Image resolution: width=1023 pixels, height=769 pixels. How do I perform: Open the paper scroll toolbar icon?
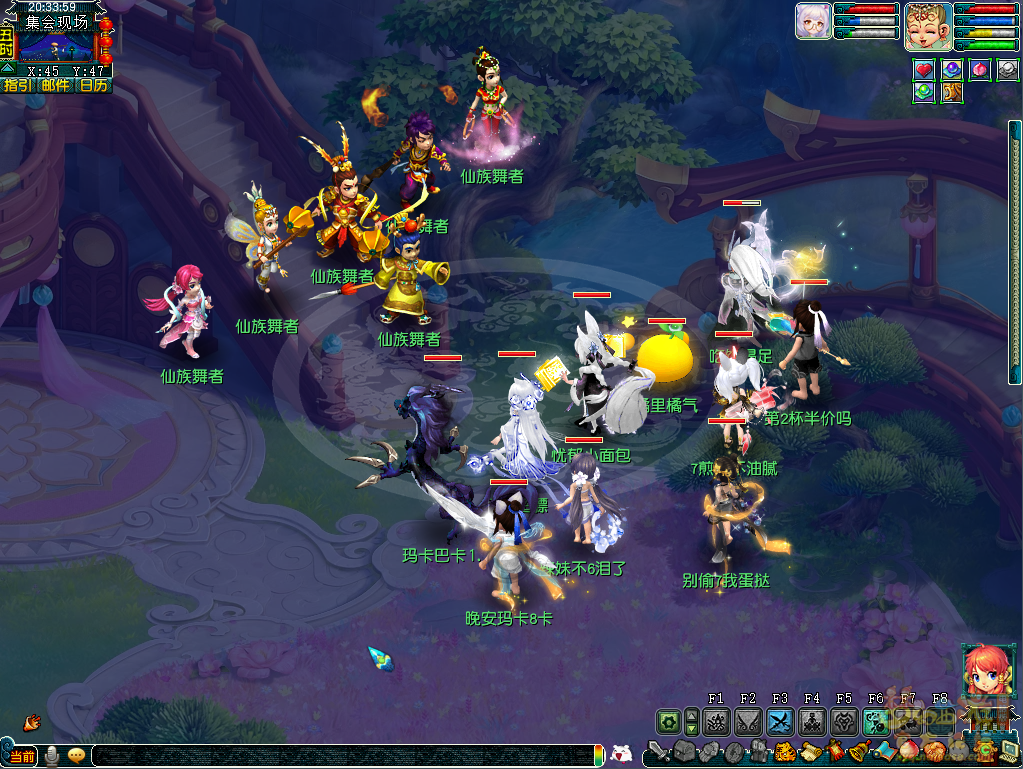[810, 752]
